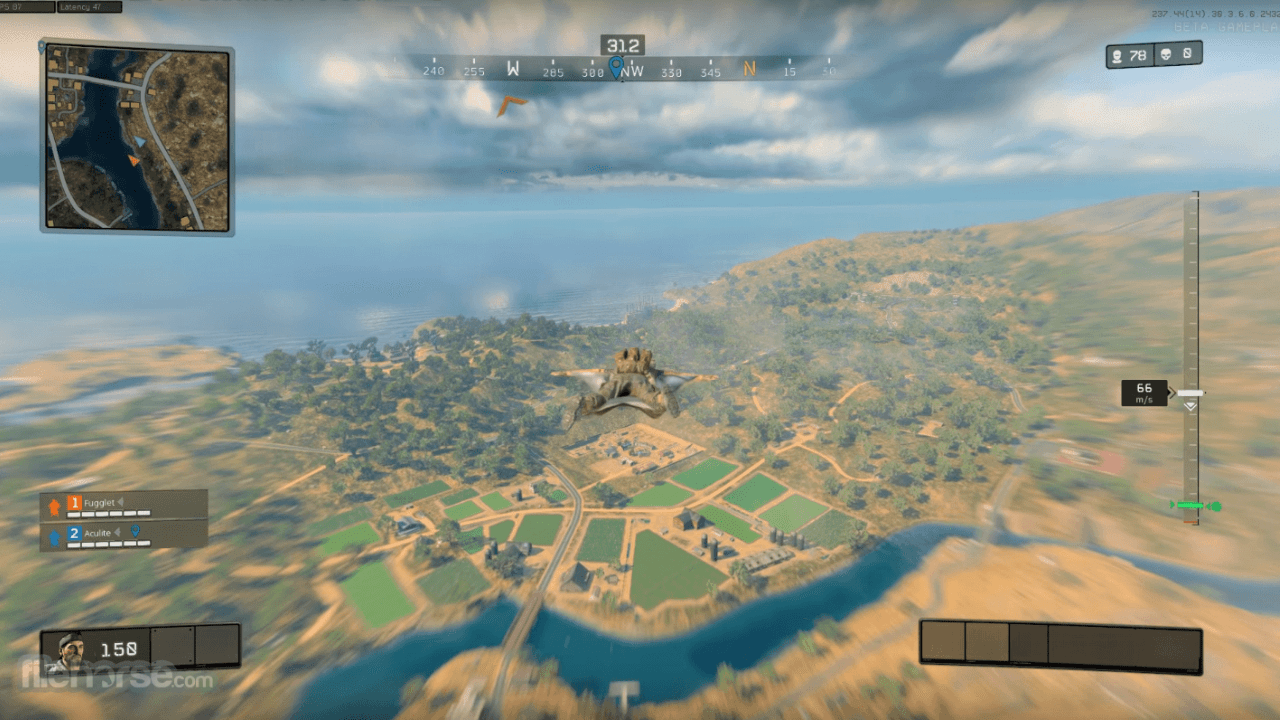Image resolution: width=1280 pixels, height=720 pixels.
Task: Click the speaker icon next to Fugglet
Action: 120,502
